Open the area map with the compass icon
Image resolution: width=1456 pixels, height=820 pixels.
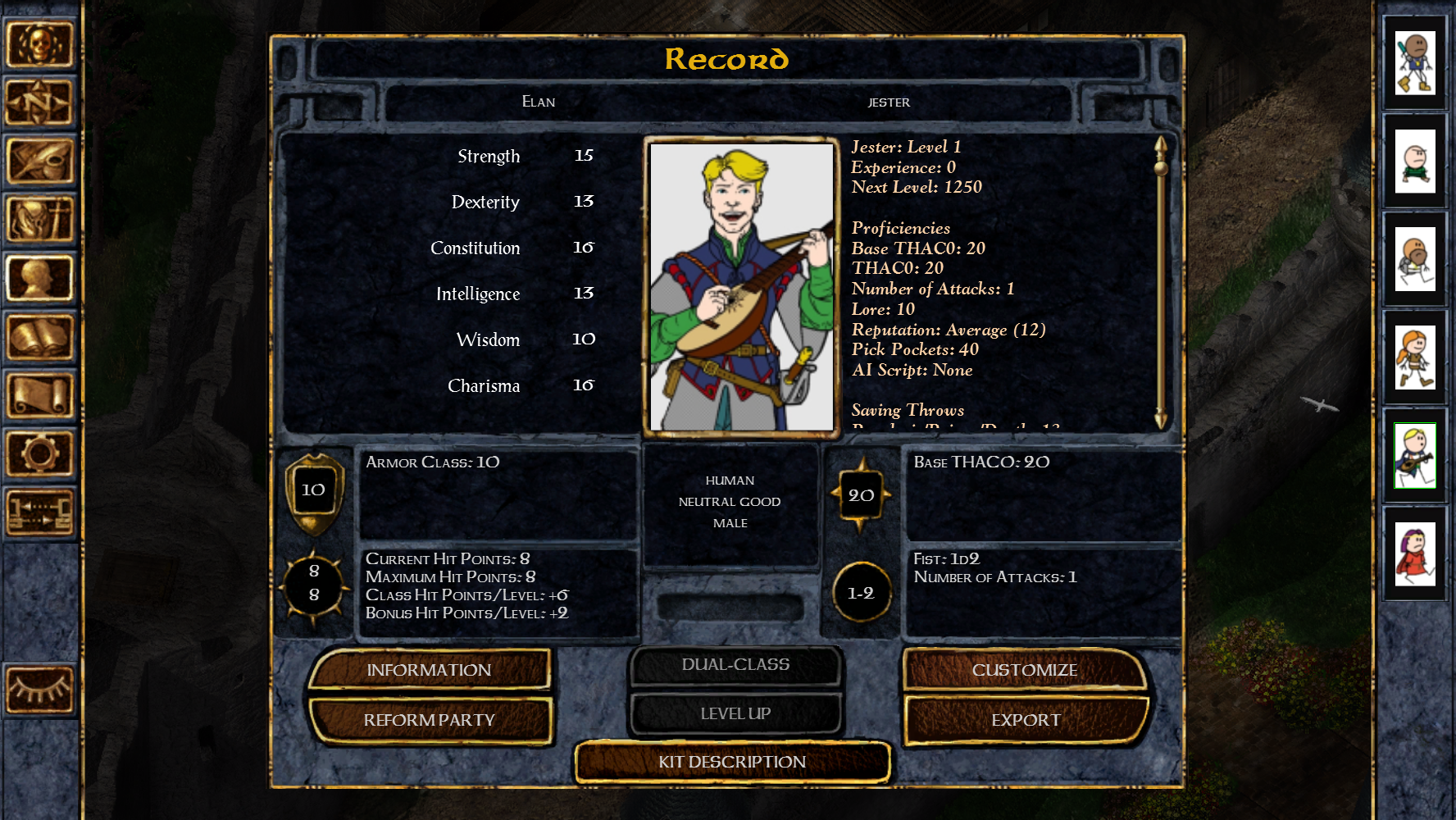tap(39, 102)
